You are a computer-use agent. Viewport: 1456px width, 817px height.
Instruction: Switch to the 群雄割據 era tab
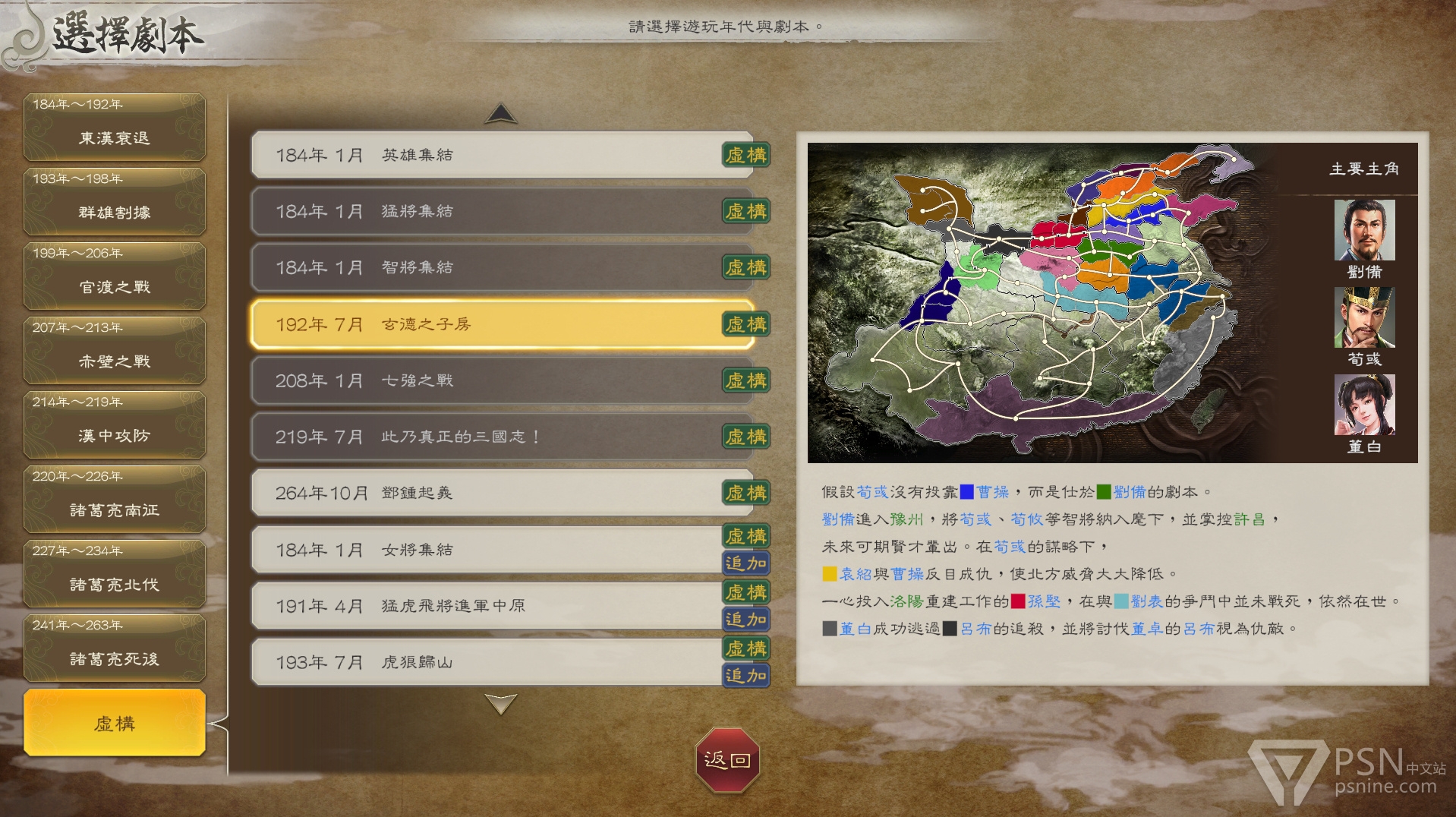115,202
